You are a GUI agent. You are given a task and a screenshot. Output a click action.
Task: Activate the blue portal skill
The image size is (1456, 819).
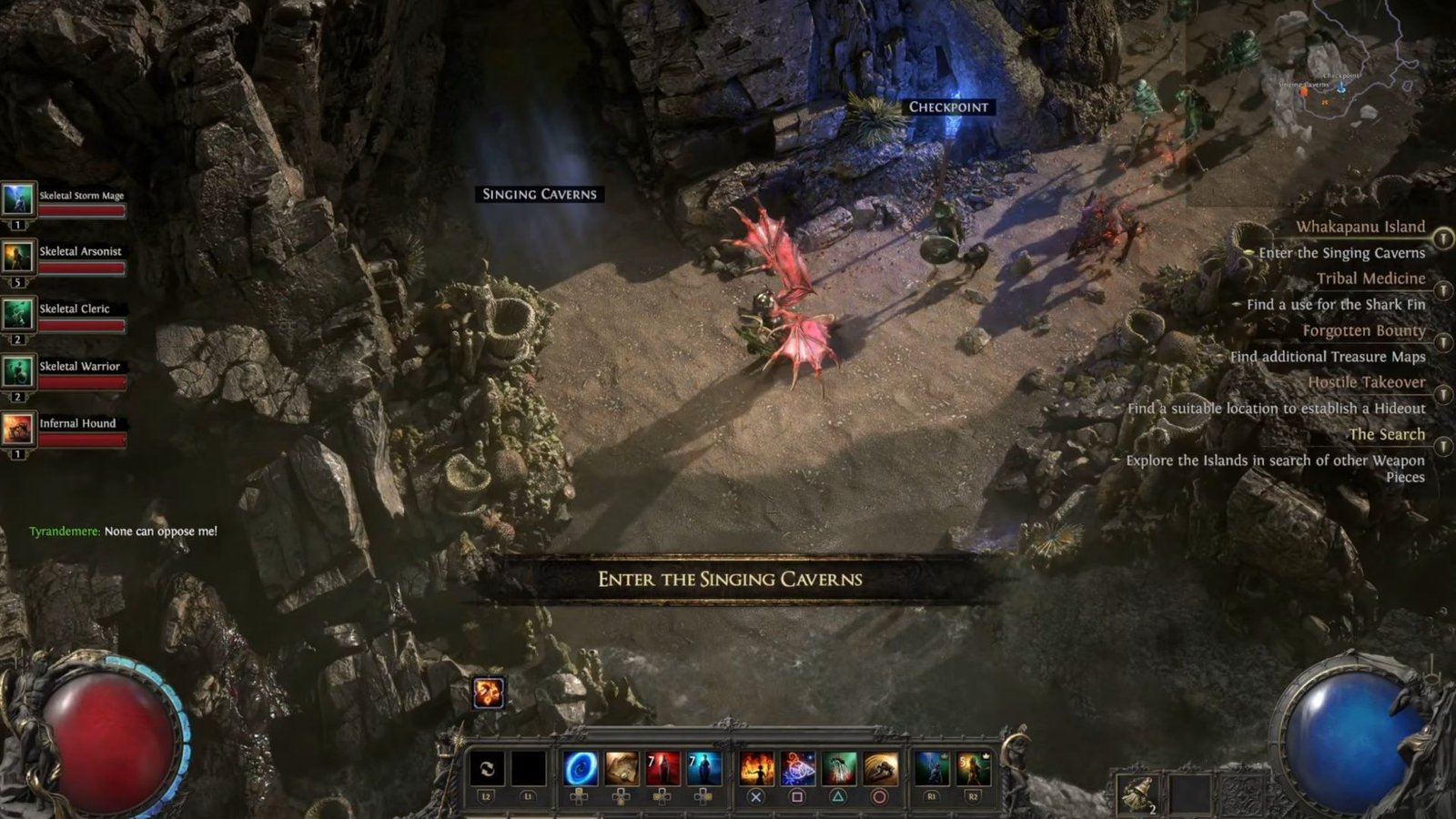(x=580, y=769)
